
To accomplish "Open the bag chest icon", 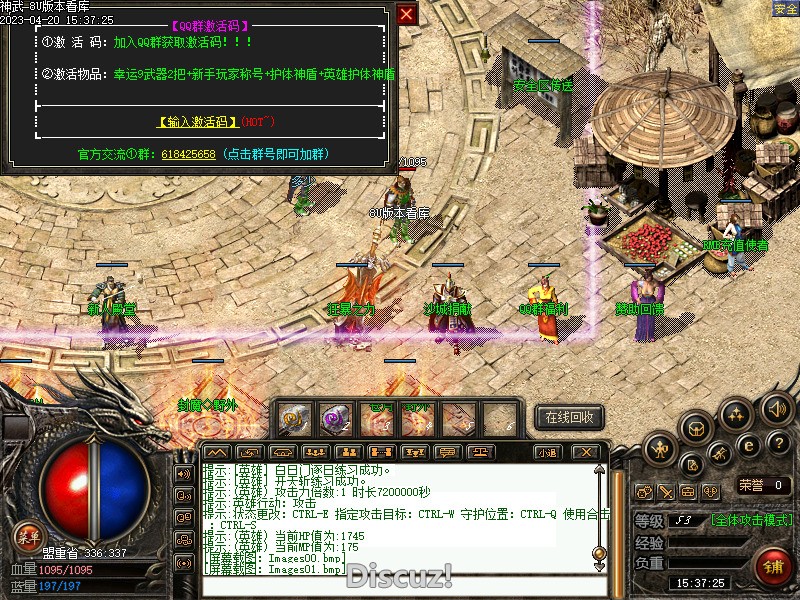I will coord(697,428).
